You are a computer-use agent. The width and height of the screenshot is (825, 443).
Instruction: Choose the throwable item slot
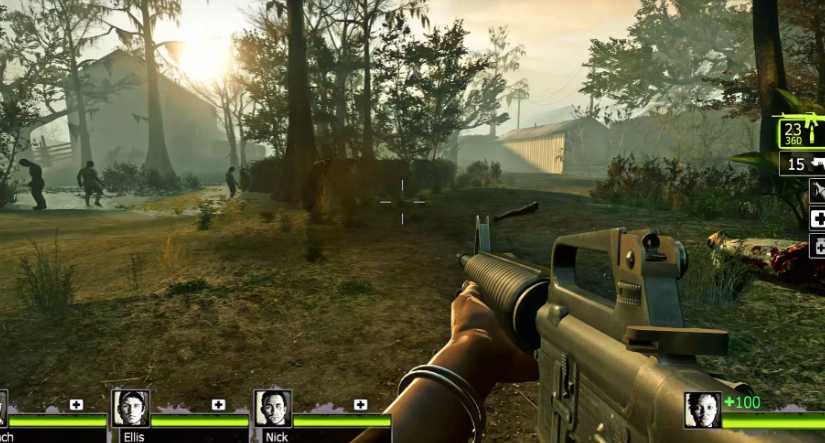click(817, 191)
